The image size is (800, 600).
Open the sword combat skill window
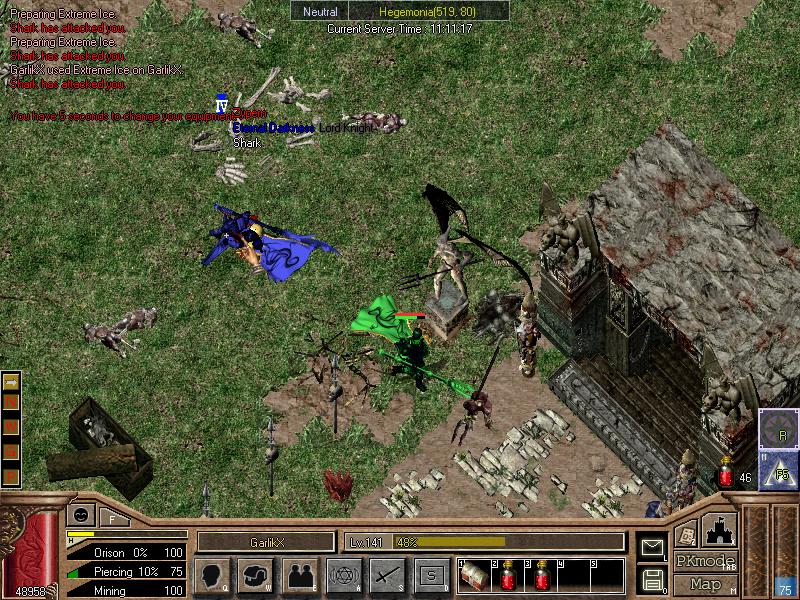click(387, 574)
